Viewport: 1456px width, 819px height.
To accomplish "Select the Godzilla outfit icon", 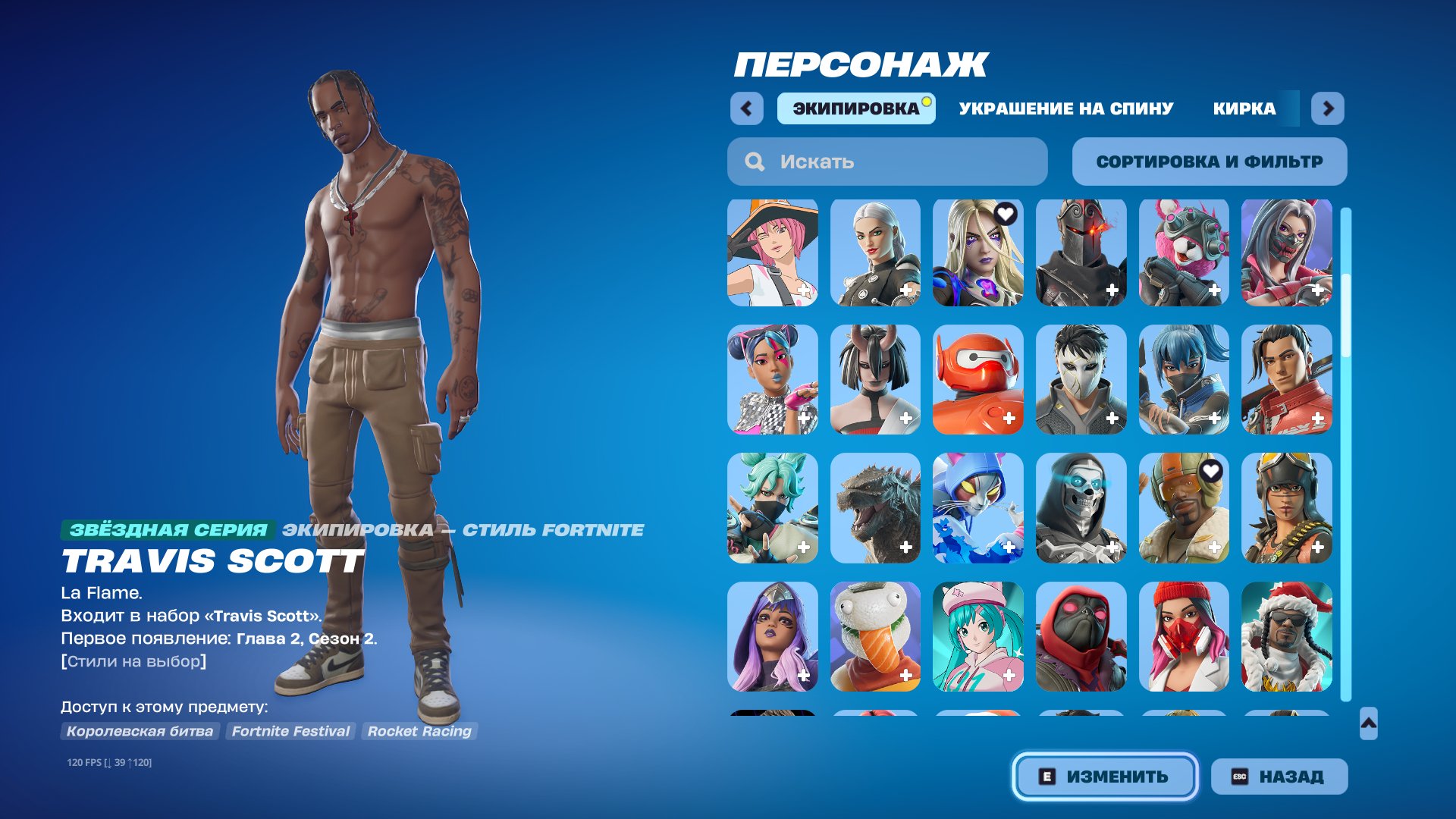I will tap(875, 509).
